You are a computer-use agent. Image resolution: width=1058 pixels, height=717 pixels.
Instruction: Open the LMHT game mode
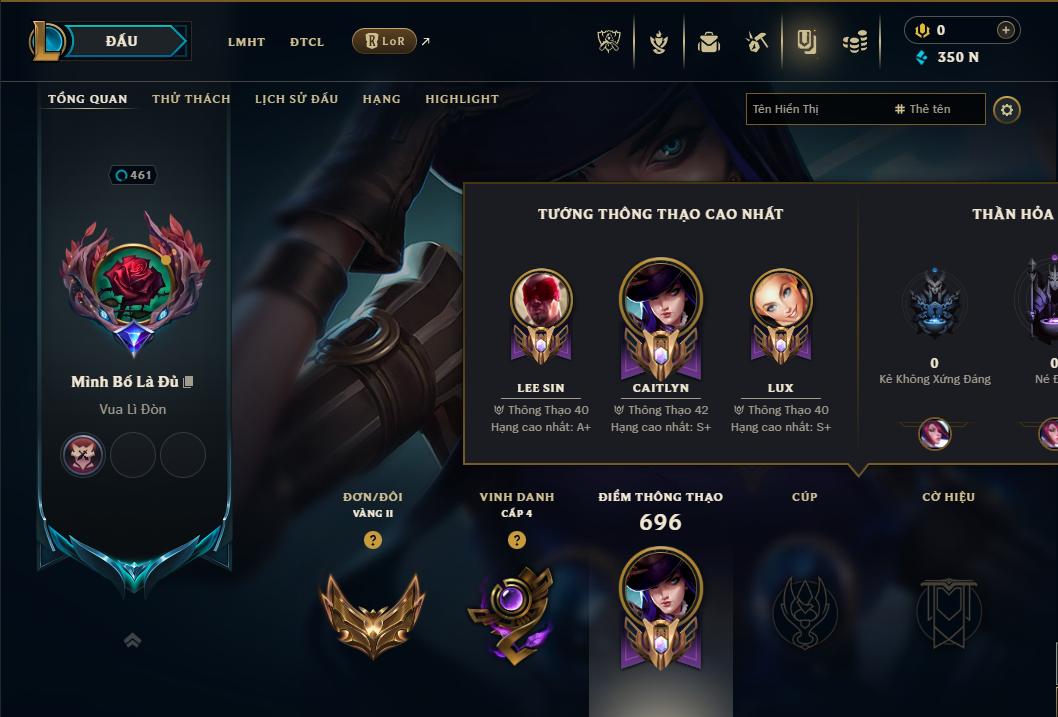[246, 42]
